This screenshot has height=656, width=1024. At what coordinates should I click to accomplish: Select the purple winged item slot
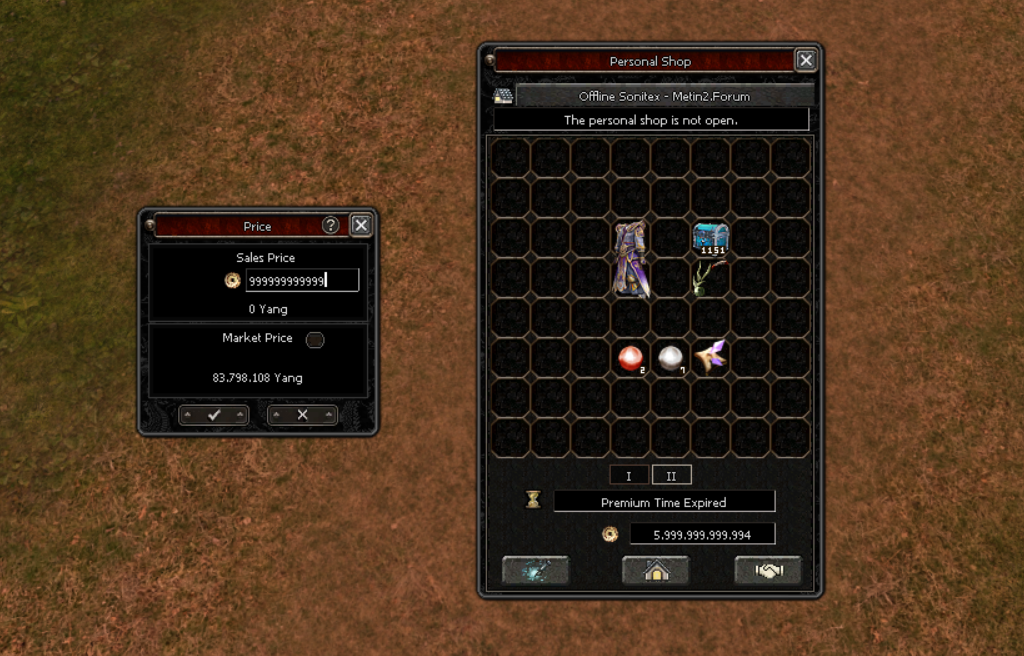(x=711, y=357)
